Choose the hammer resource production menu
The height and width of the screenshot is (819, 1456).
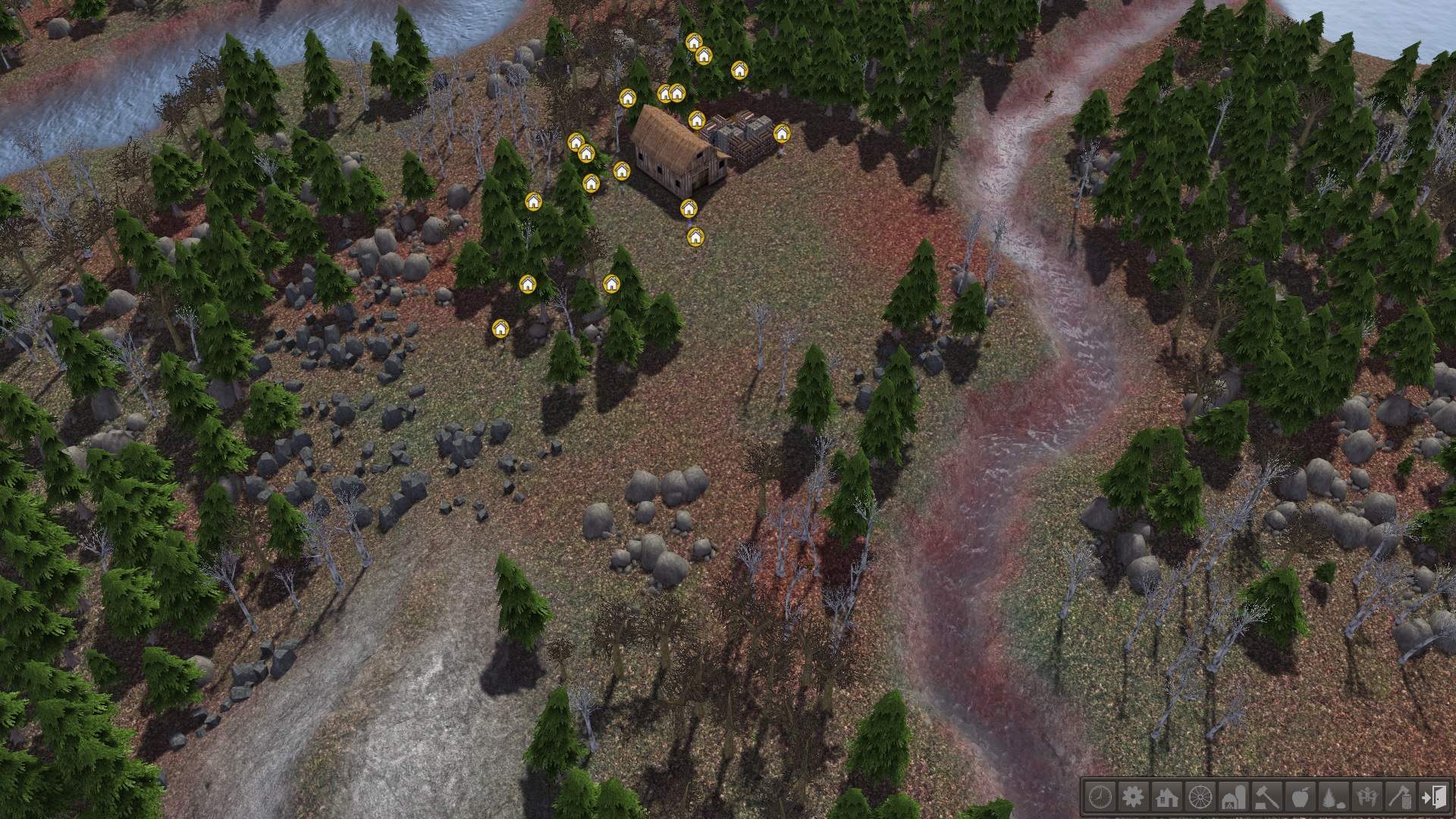coord(1267,797)
